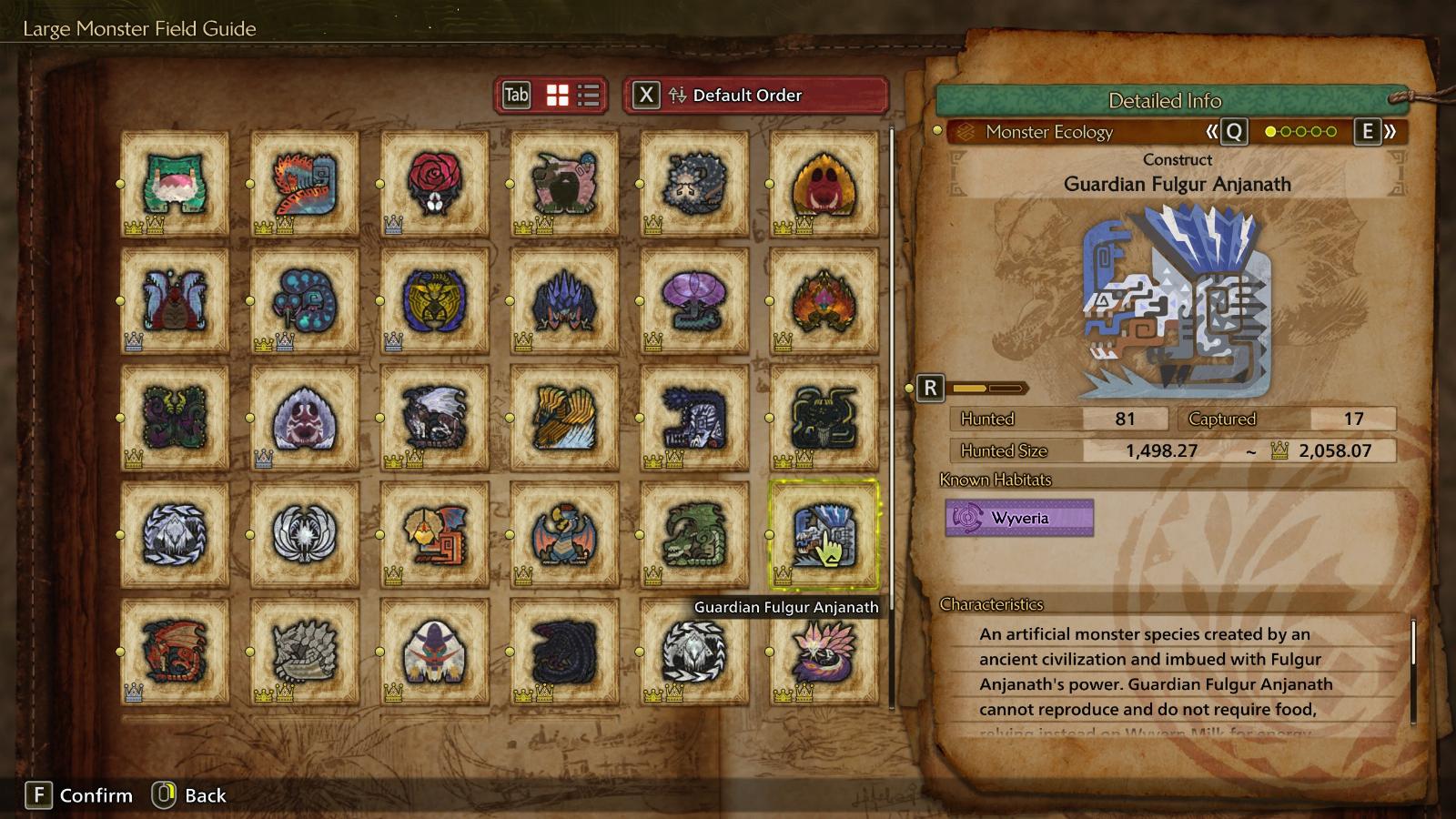1456x819 pixels.
Task: Select the pink Mizutsune tile
Action: pos(824,651)
